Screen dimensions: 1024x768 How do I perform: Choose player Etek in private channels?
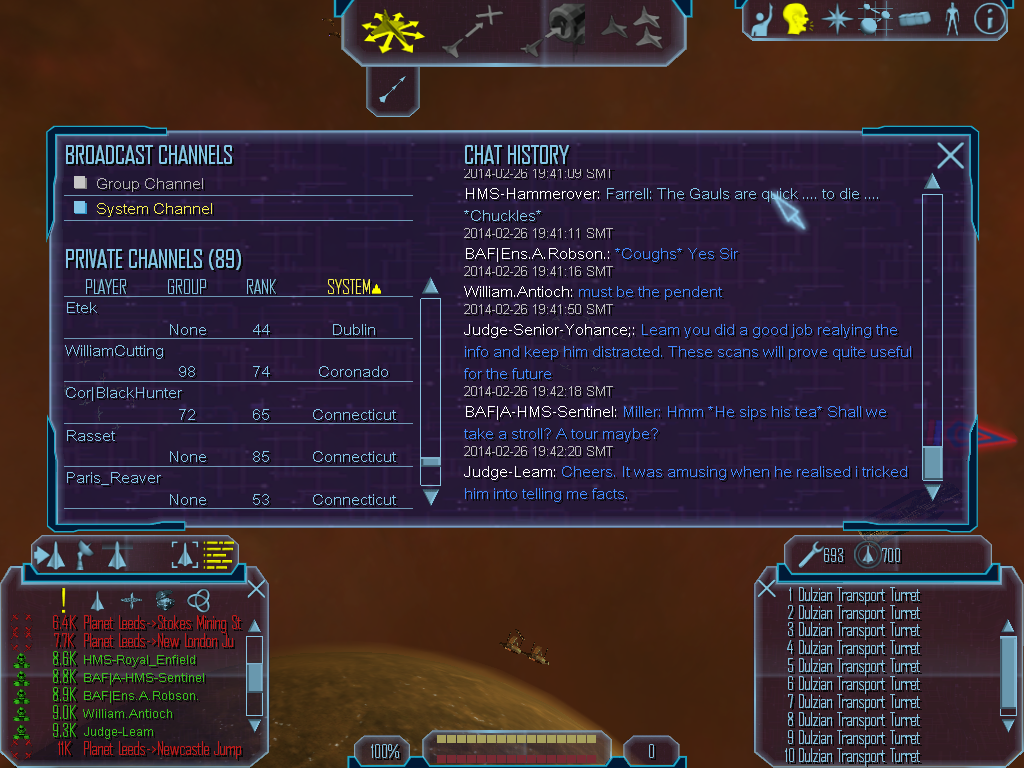click(82, 308)
